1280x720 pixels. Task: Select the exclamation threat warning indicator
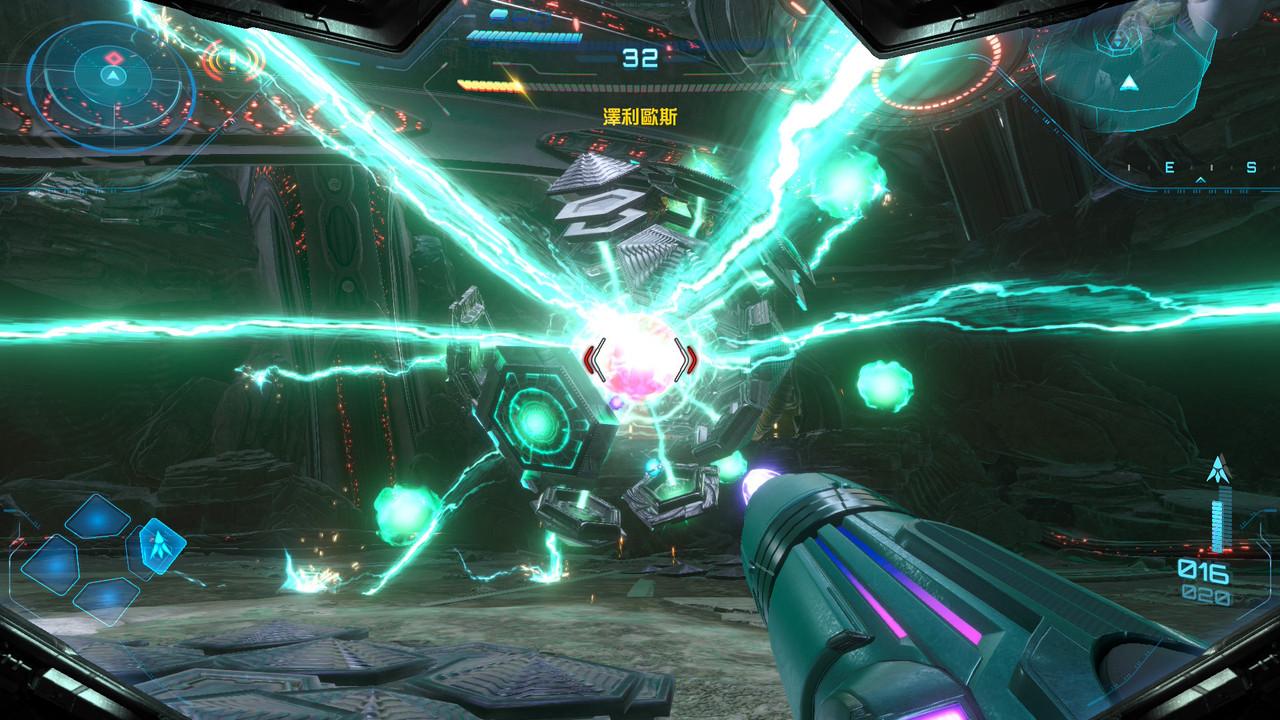pos(233,60)
